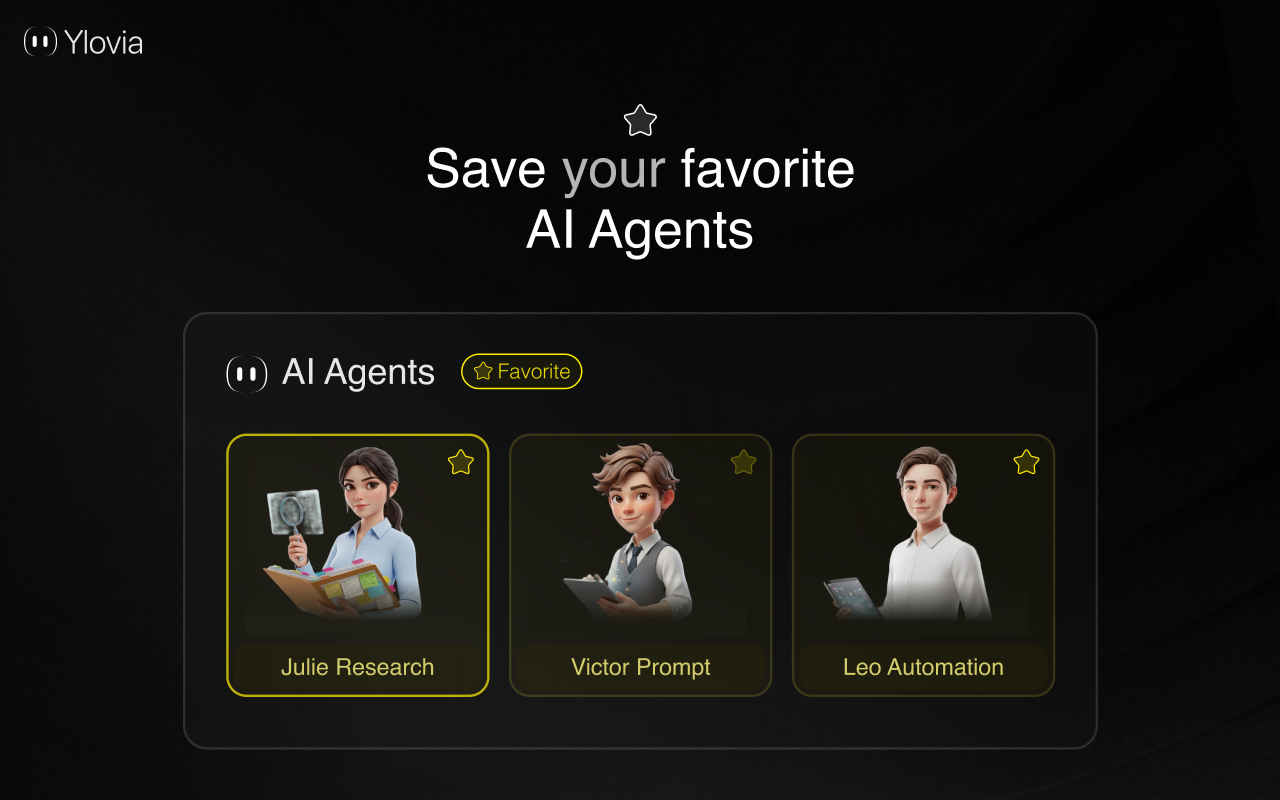Open Julie Research's avatar portrait
The image size is (1280, 800).
(x=357, y=540)
